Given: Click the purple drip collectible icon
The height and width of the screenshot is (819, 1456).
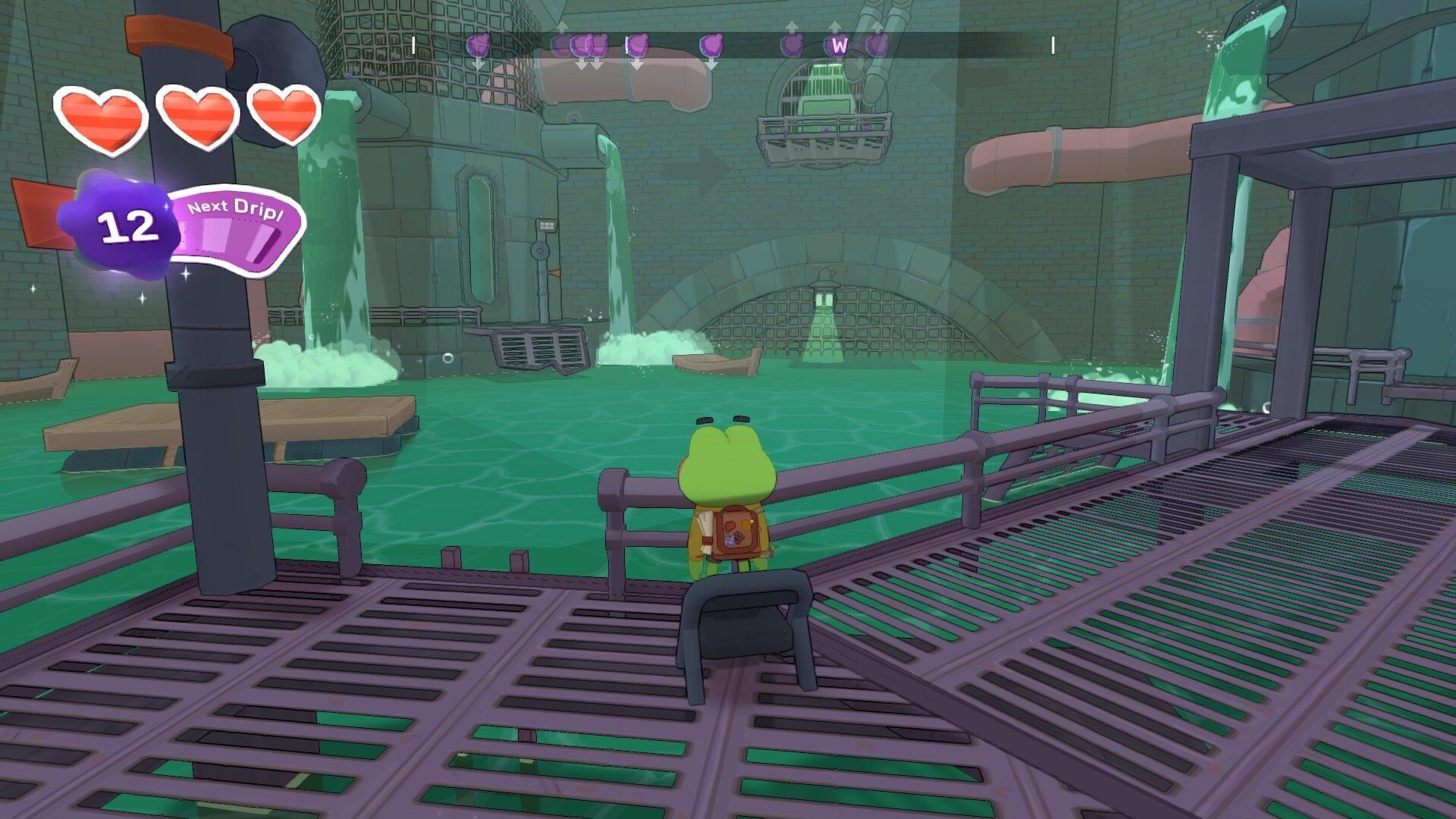Looking at the screenshot, I should pyautogui.click(x=121, y=224).
